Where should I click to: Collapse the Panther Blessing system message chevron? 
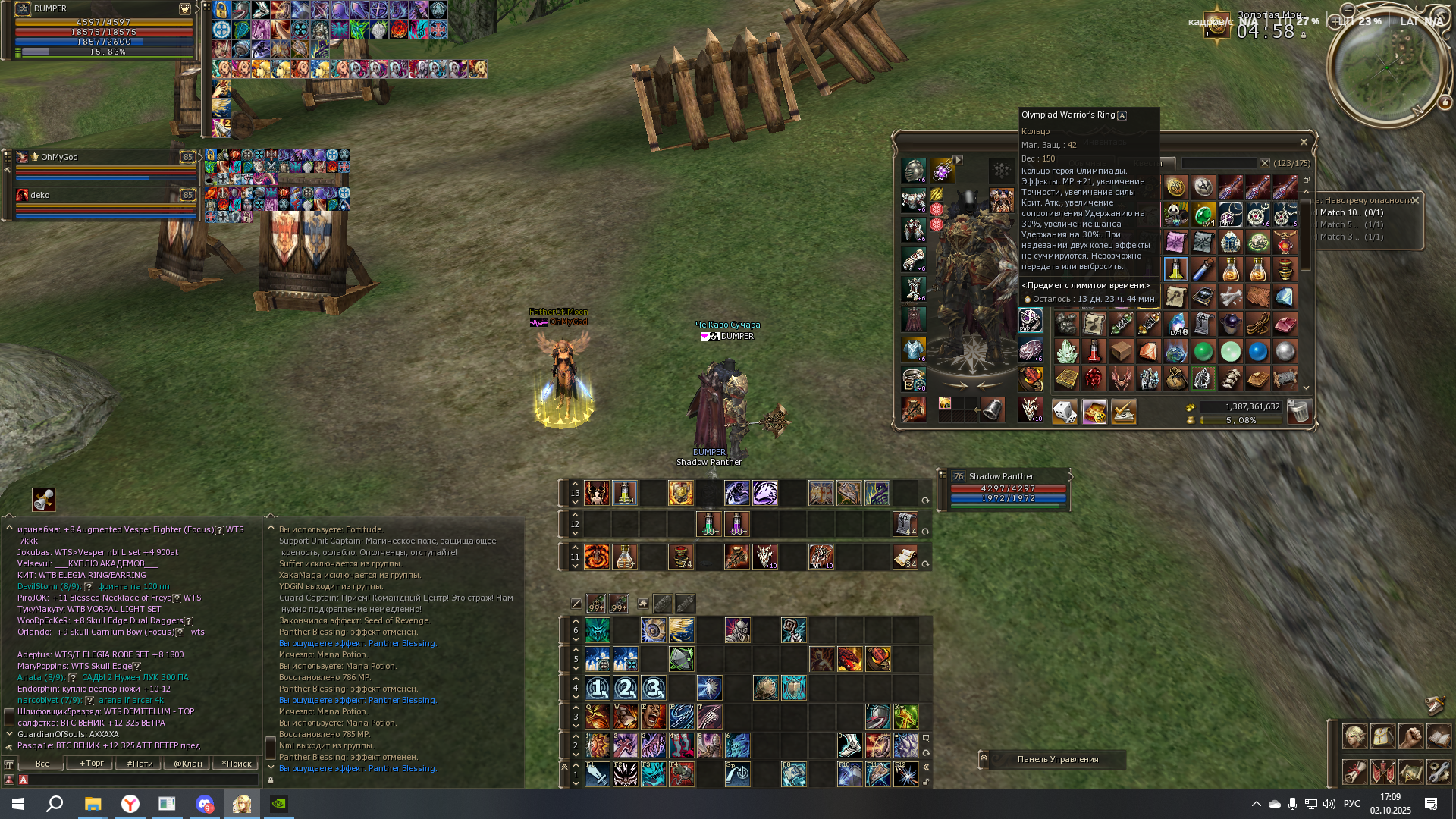click(x=270, y=768)
